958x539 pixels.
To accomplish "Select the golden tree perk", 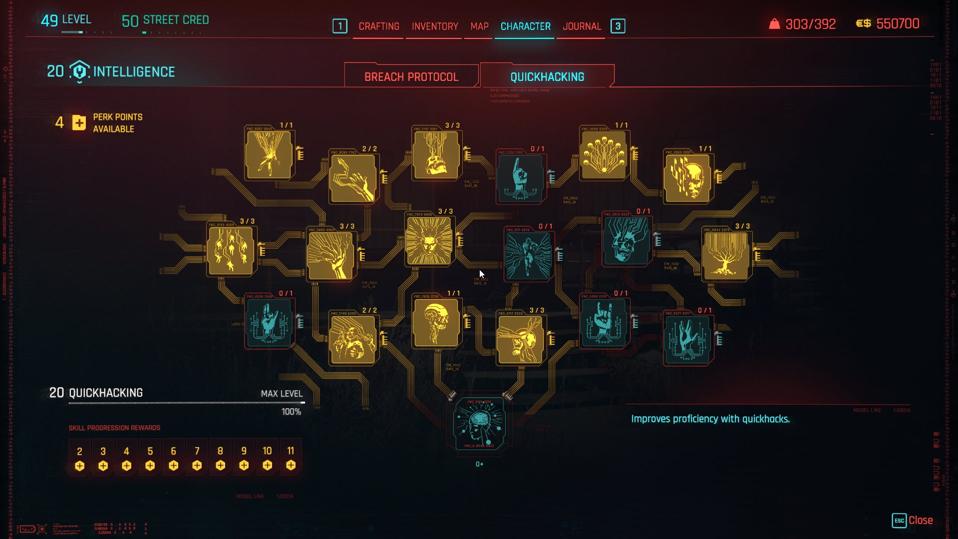I will pos(726,253).
